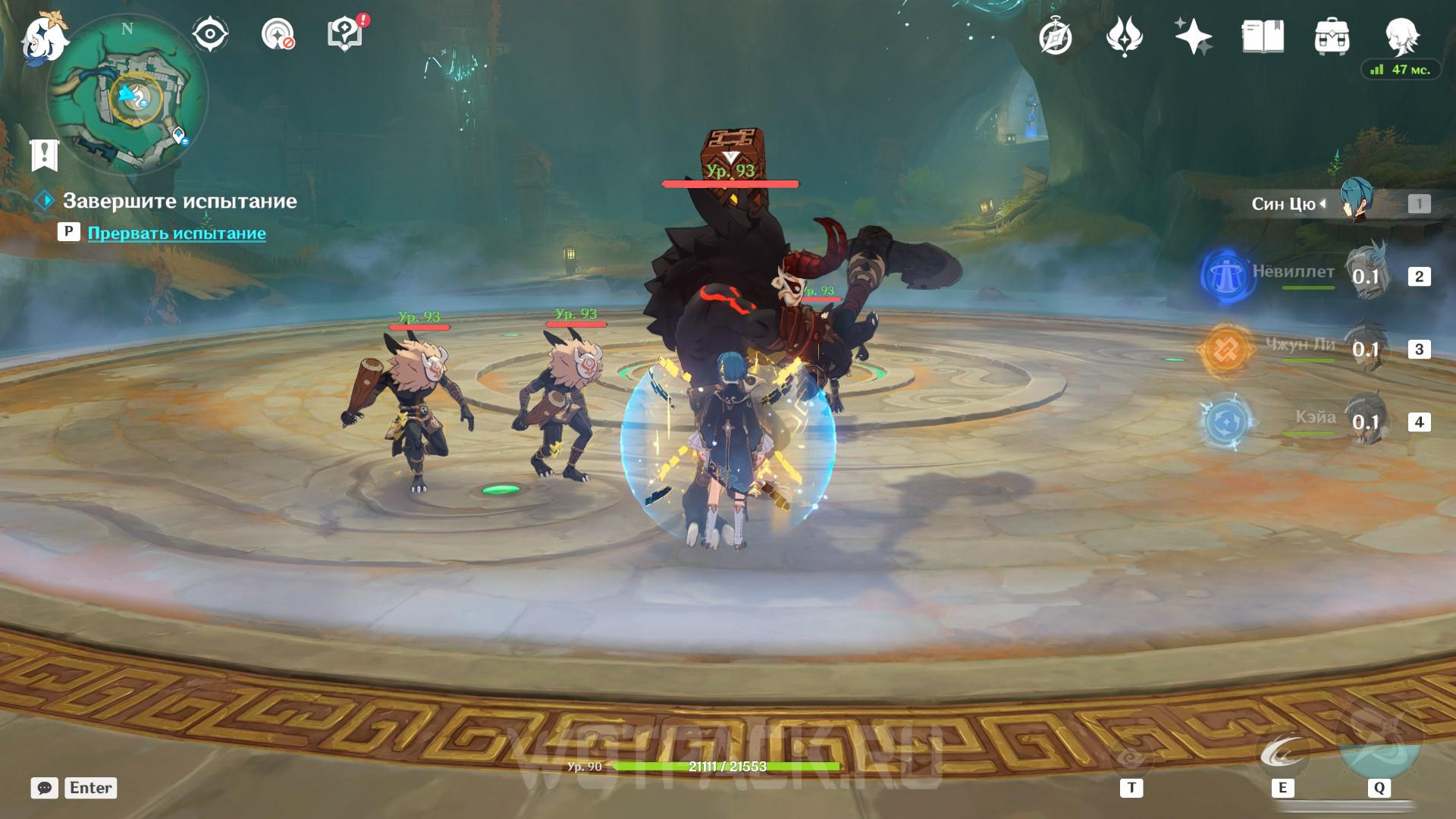Open the target icon with red slash
Image resolution: width=1456 pixels, height=819 pixels.
click(278, 34)
